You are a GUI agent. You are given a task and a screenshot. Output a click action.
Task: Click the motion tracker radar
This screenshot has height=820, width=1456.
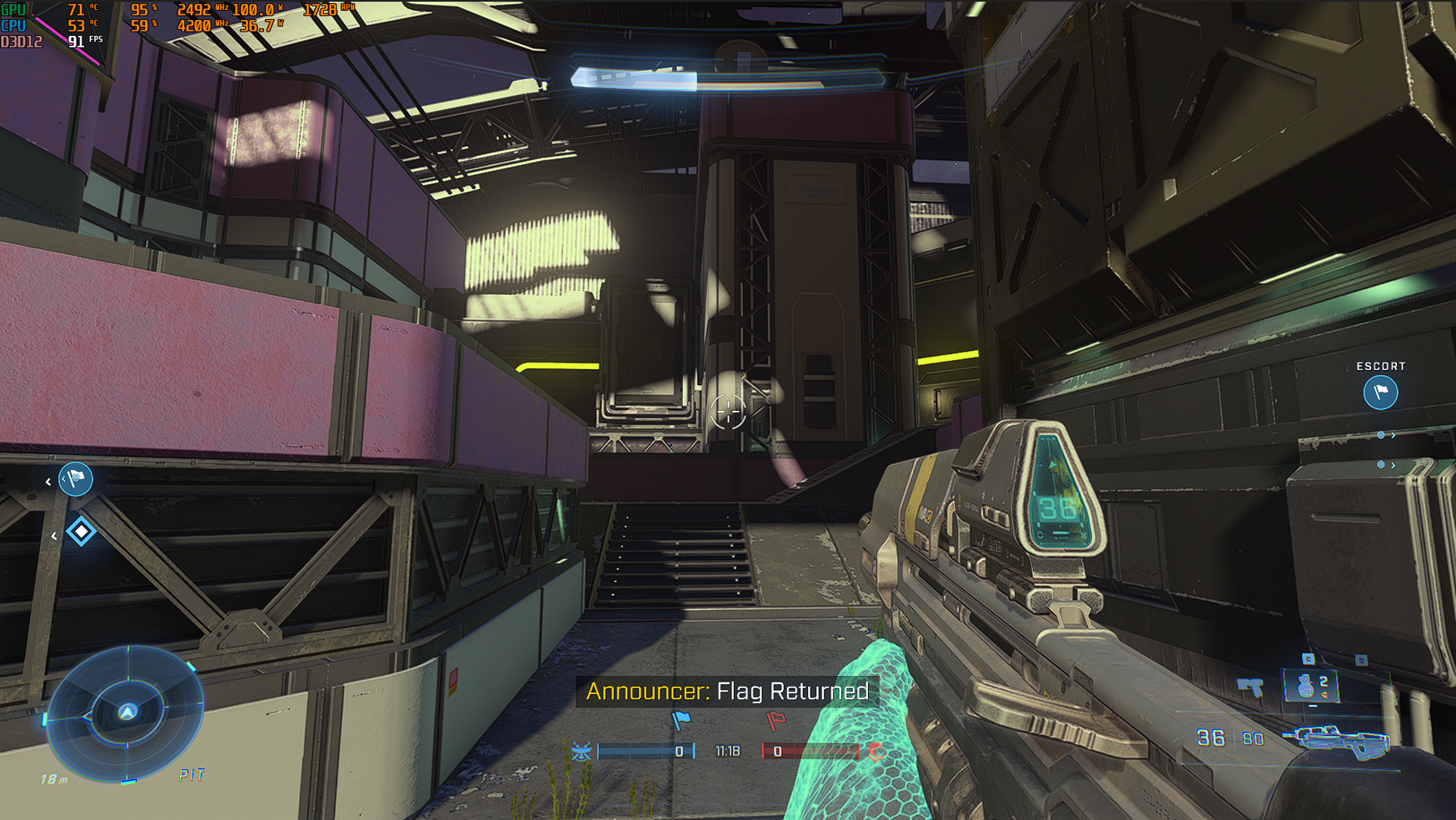click(127, 712)
